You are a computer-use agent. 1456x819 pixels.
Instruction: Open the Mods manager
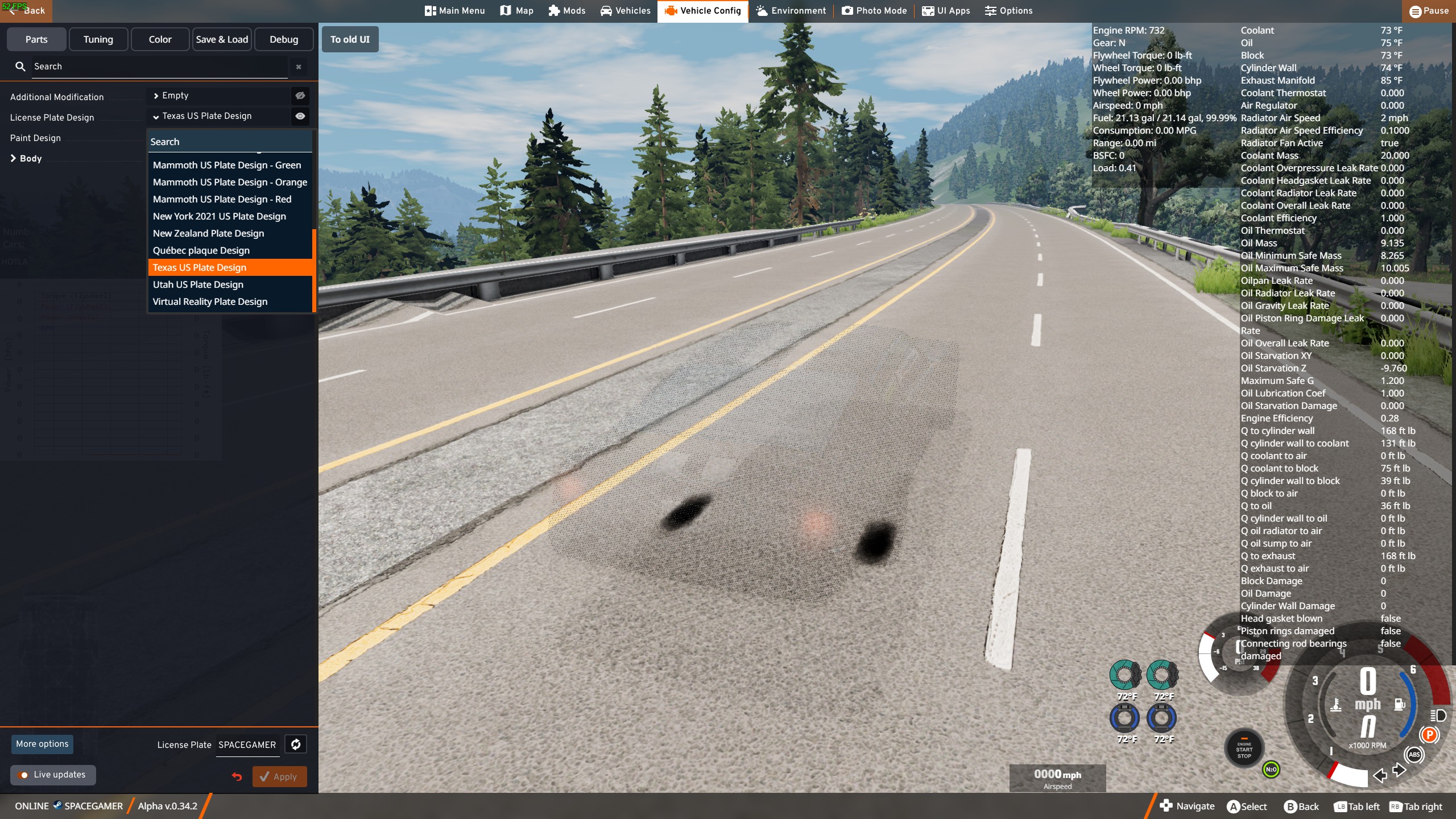(x=566, y=11)
